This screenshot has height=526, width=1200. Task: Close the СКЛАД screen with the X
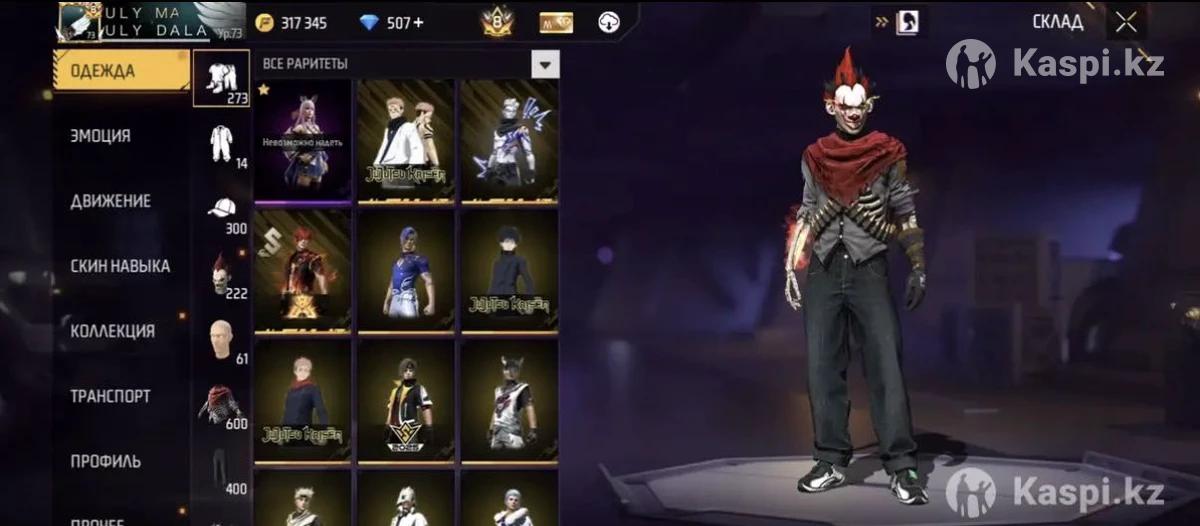(x=1126, y=22)
